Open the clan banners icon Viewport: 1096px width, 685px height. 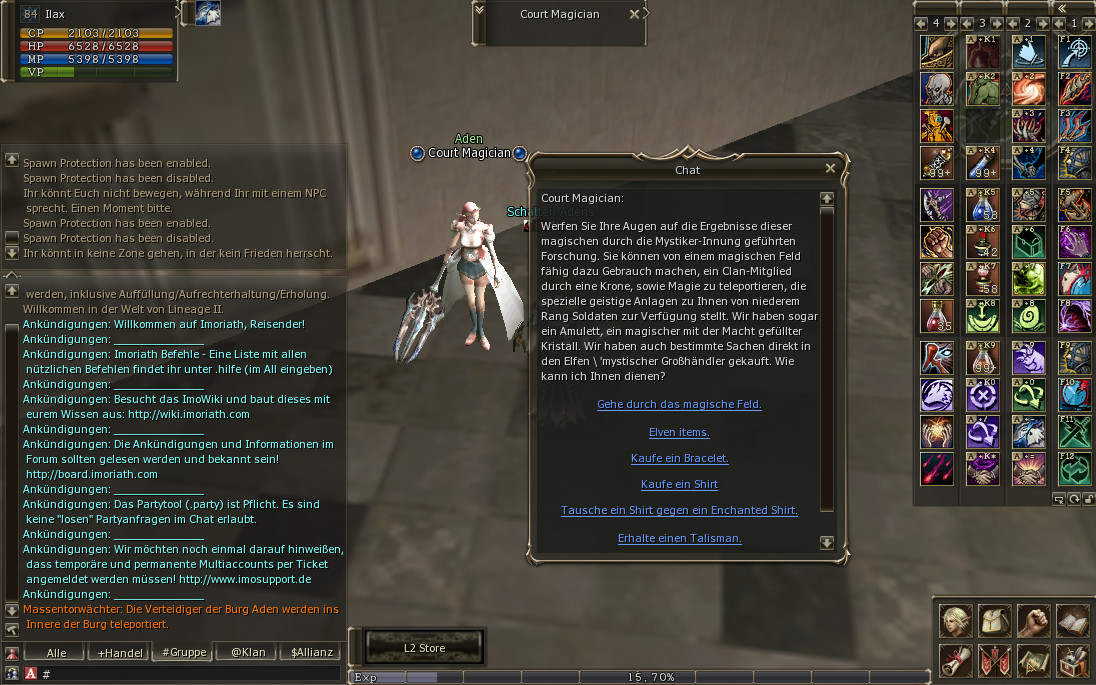tap(994, 660)
